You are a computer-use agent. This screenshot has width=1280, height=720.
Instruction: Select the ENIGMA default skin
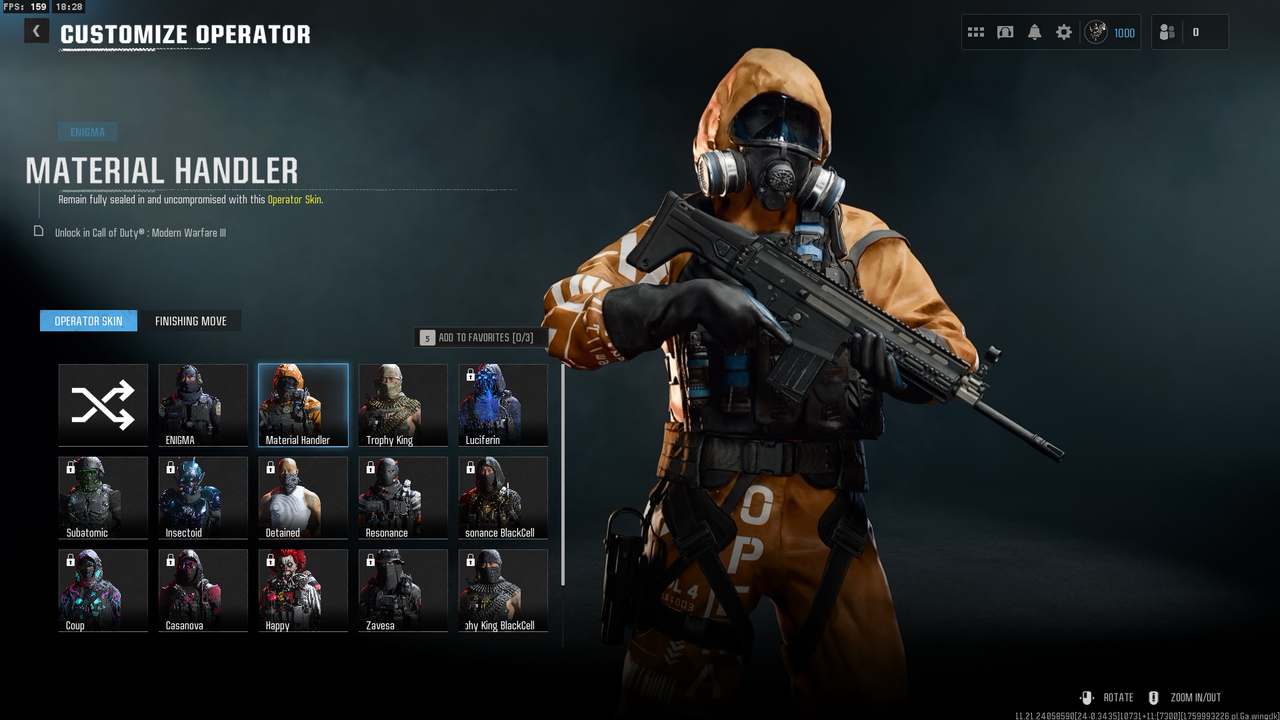point(203,404)
